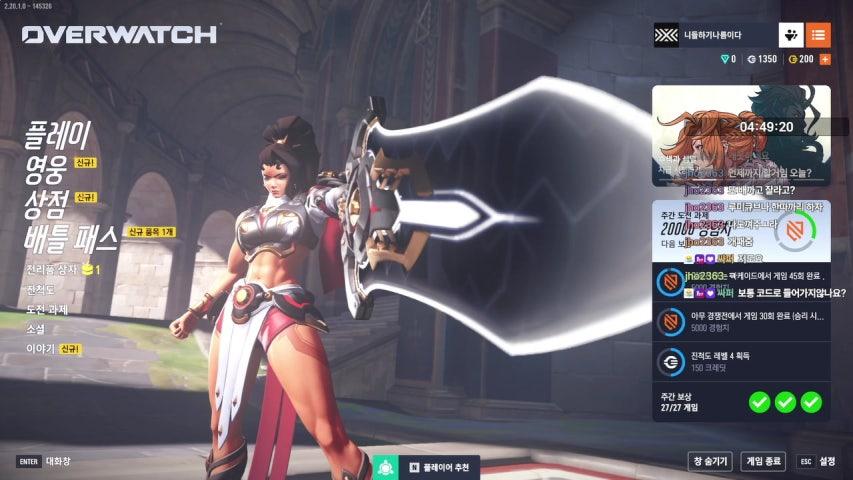Open the green 플레이어 추천 endorsement panel
Viewport: 853px width, 480px height.
click(x=426, y=467)
